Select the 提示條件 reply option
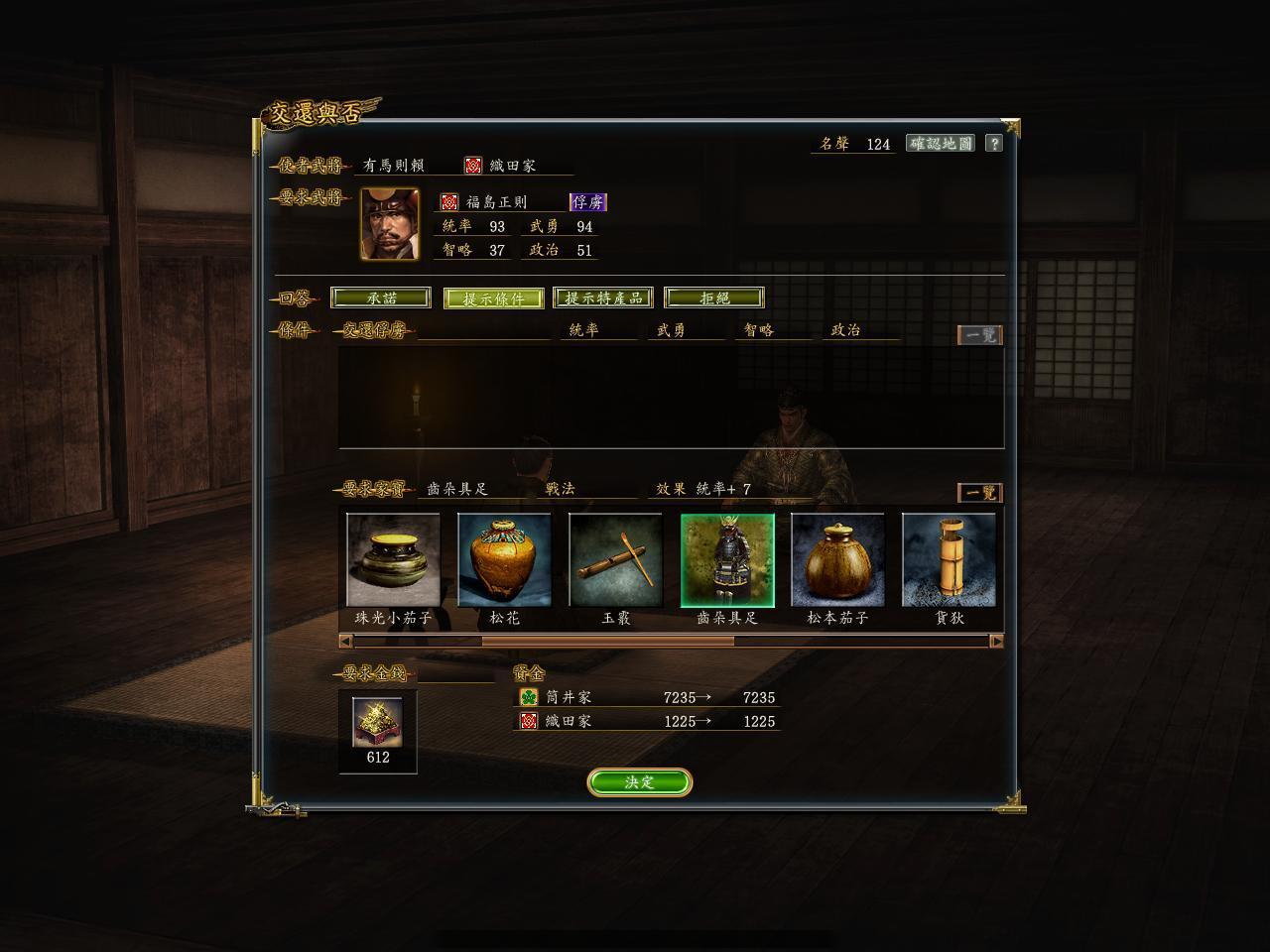1270x952 pixels. pos(493,298)
